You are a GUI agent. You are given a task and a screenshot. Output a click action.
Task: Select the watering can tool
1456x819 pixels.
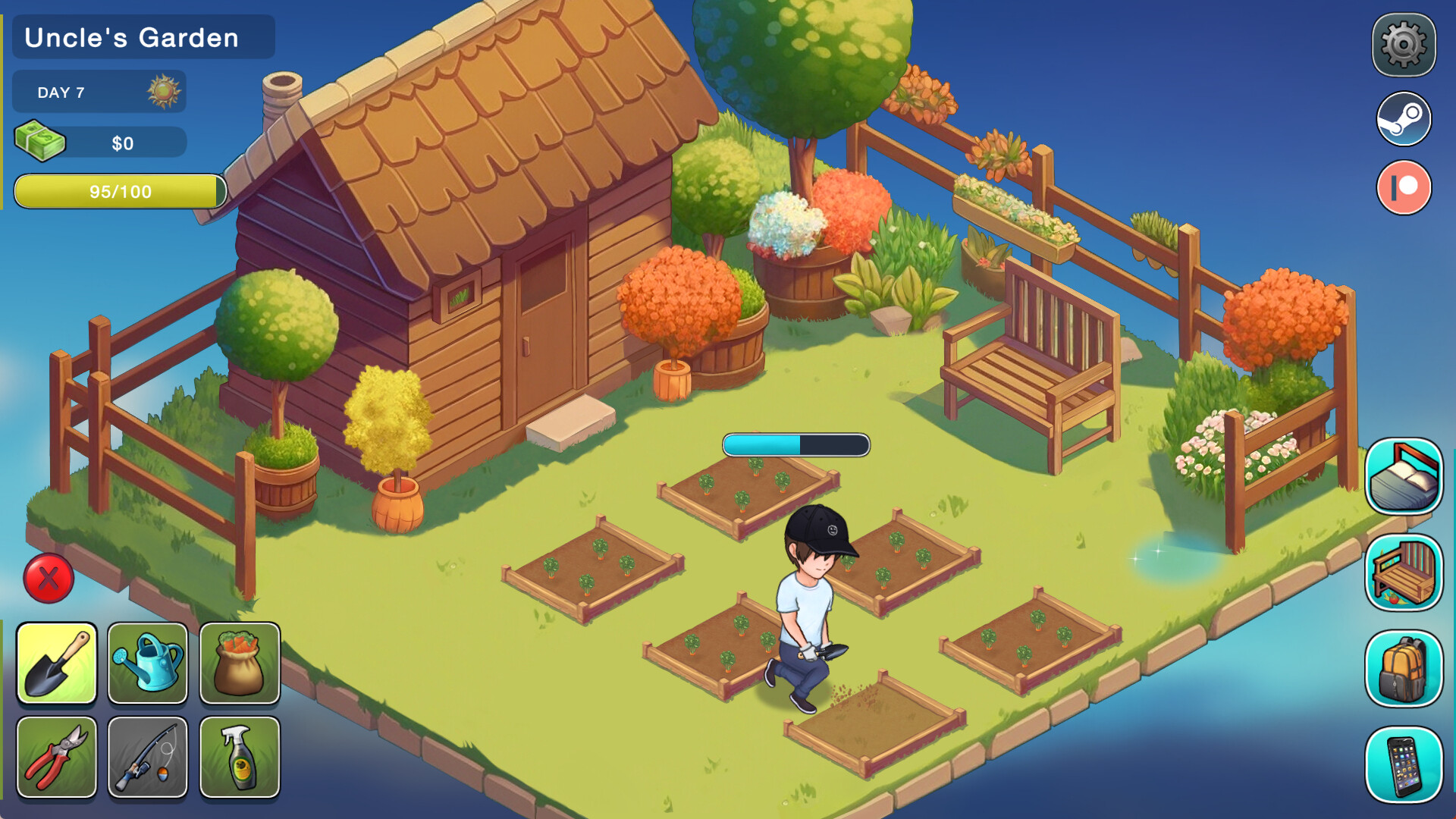(x=149, y=664)
